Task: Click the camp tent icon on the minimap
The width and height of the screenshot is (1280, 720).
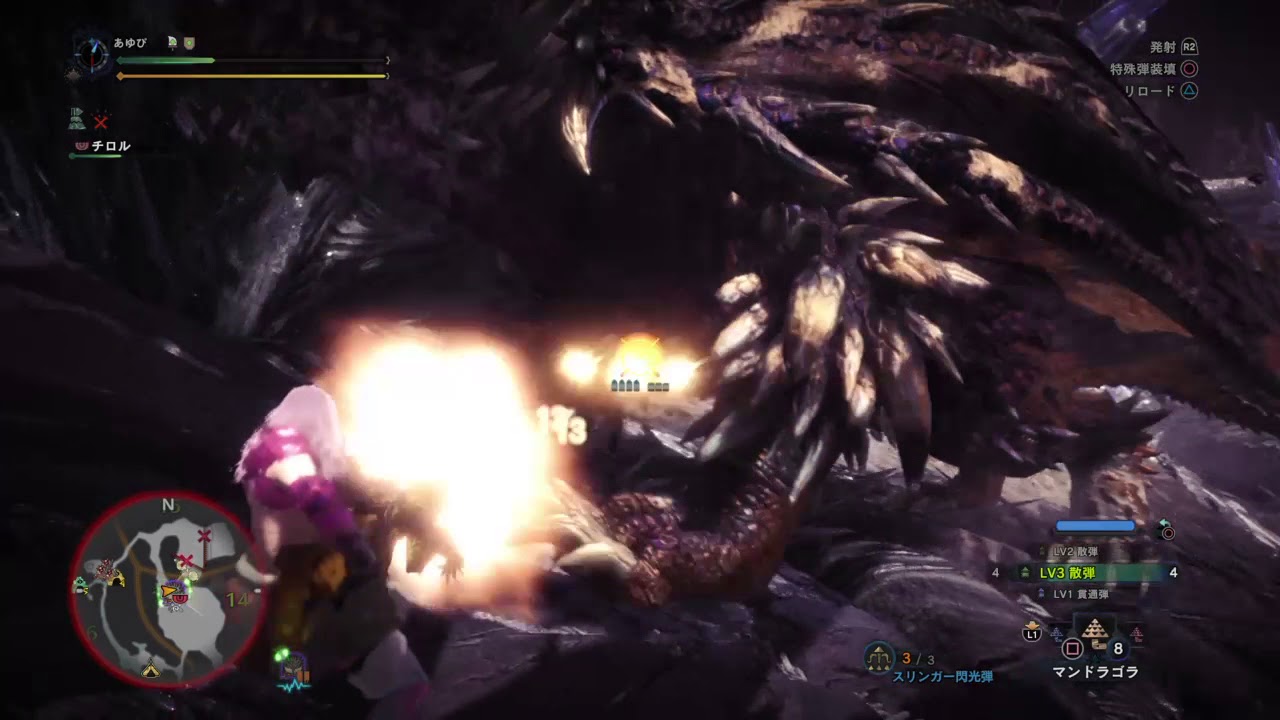Action: pos(150,671)
